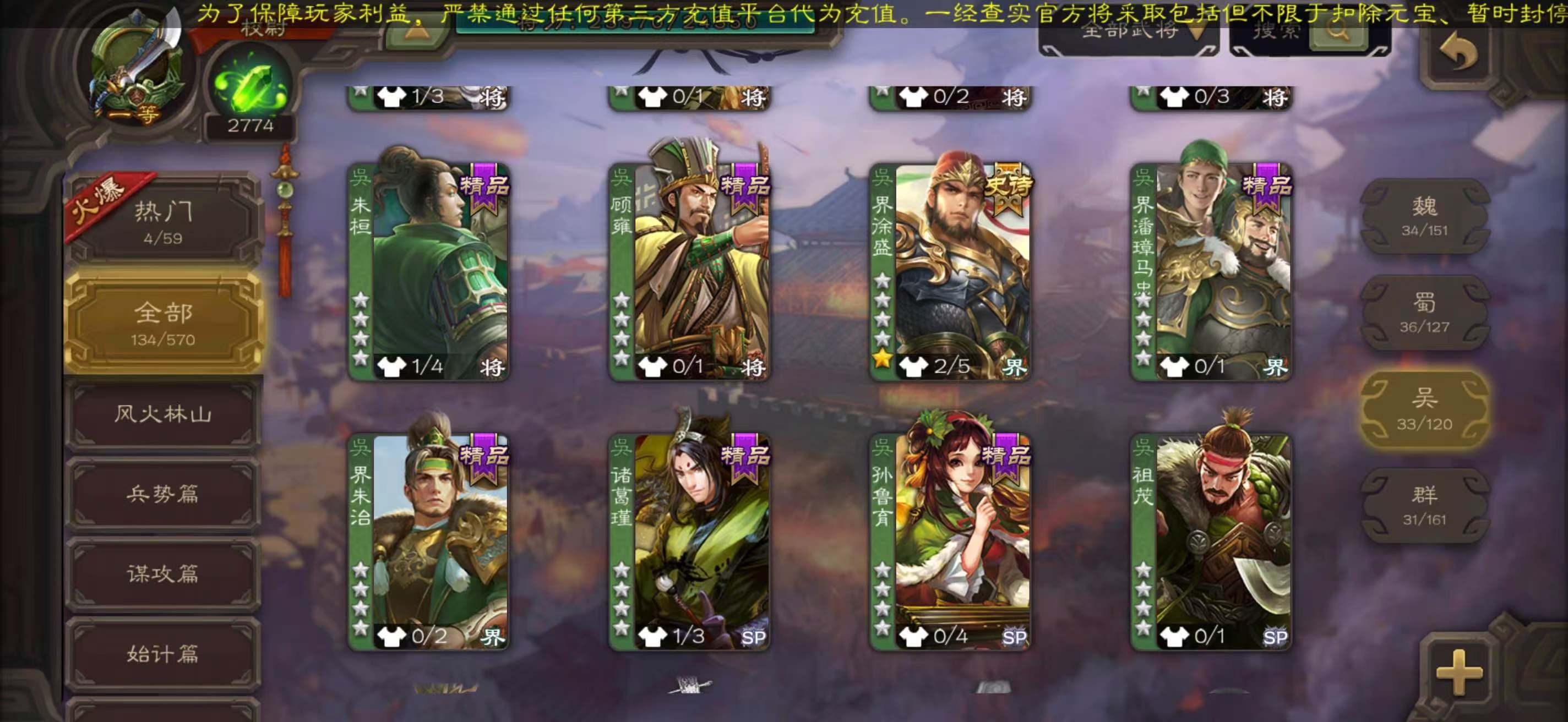Switch to the 热门 category
Screen dimensions: 1568x722
[x=163, y=221]
